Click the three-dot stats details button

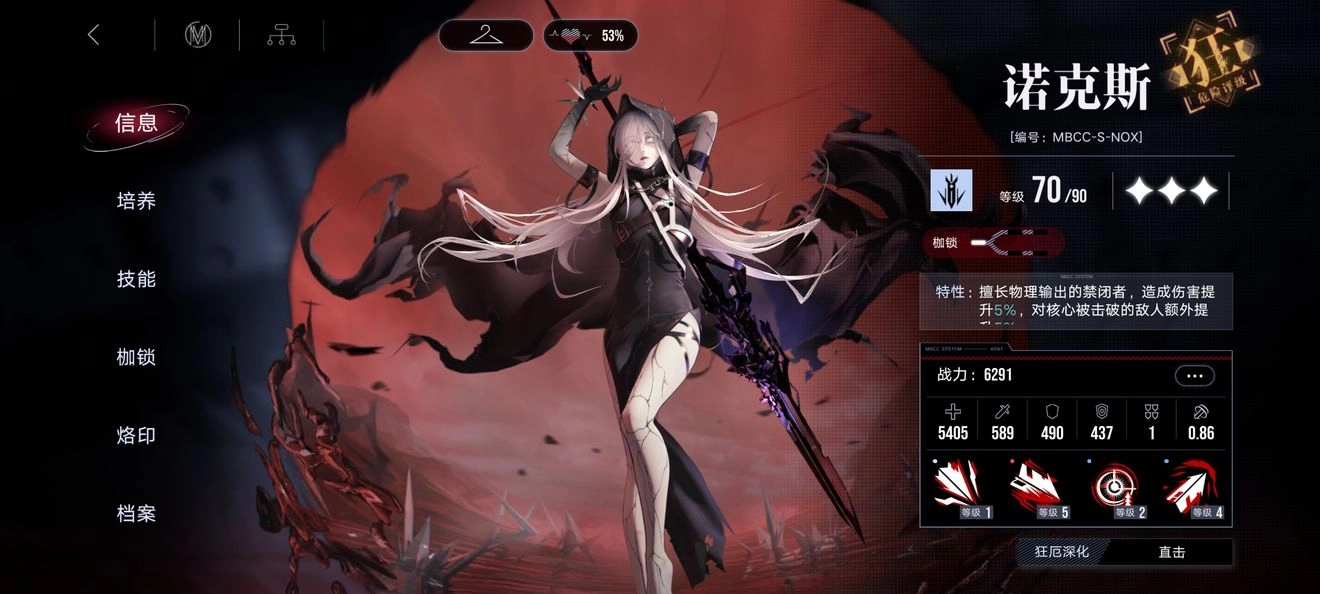(x=1194, y=376)
